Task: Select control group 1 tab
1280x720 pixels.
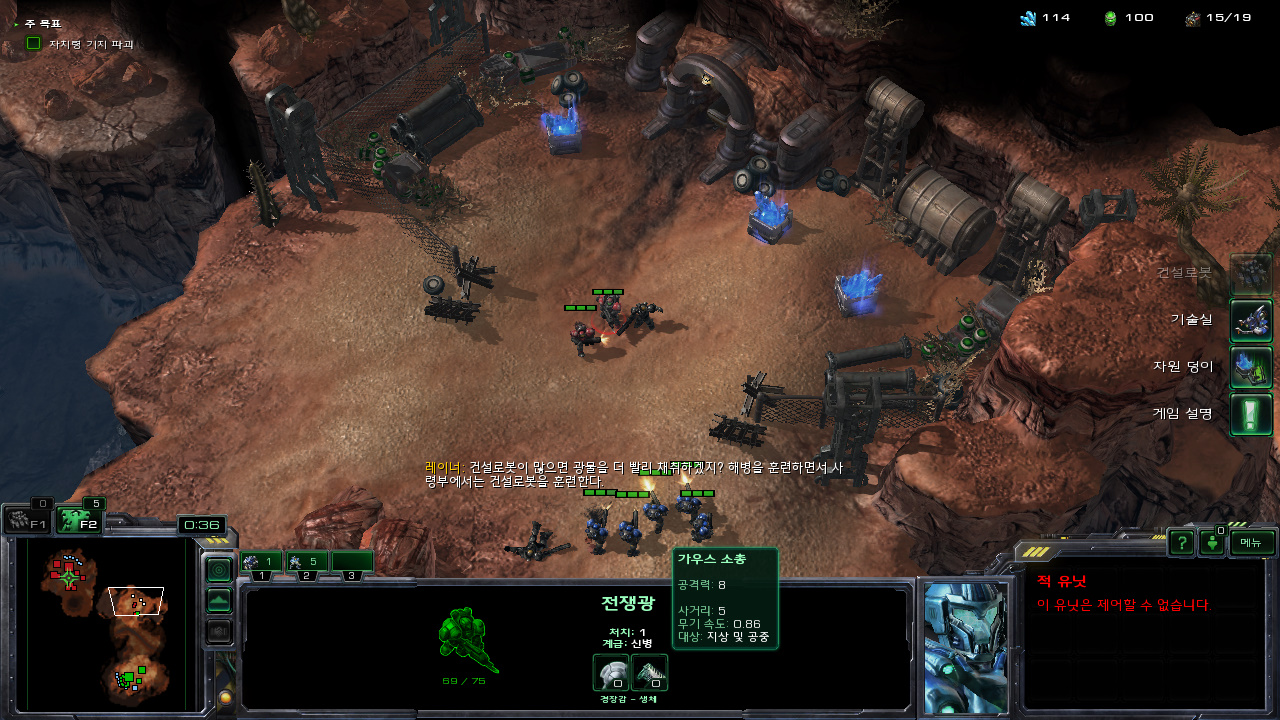Action: coord(261,563)
